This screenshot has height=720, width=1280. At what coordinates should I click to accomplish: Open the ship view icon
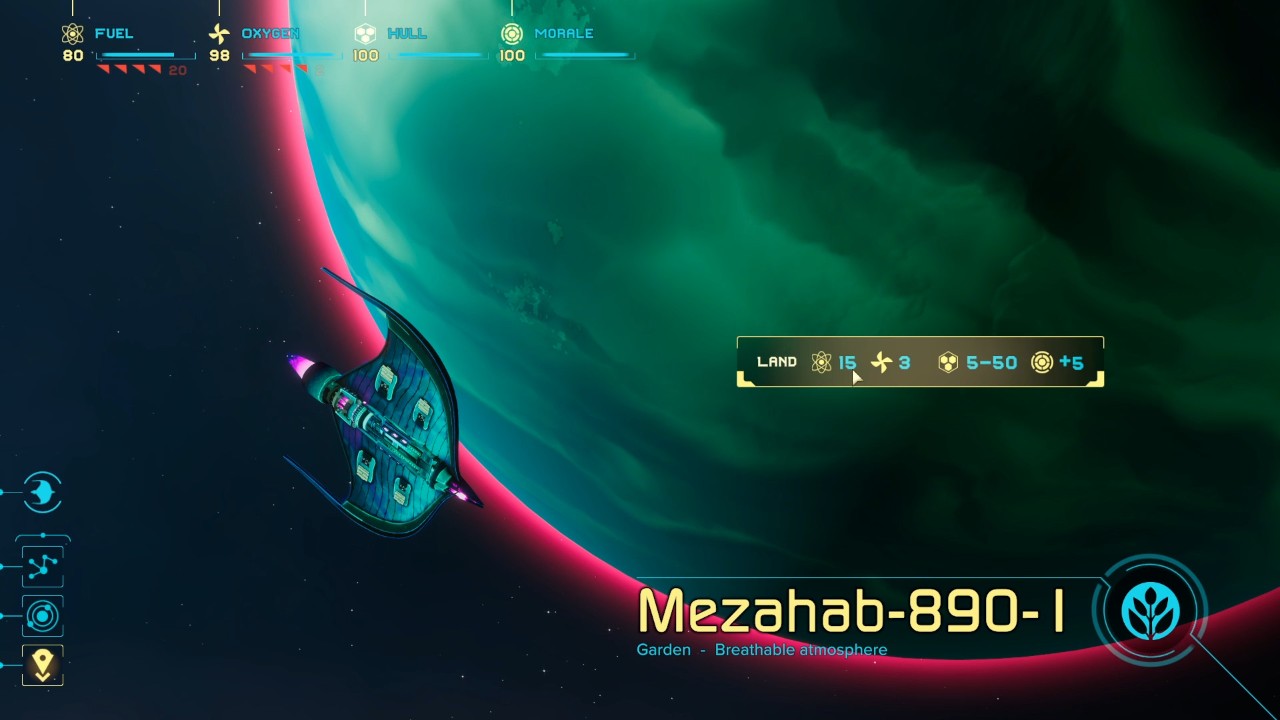[42, 492]
